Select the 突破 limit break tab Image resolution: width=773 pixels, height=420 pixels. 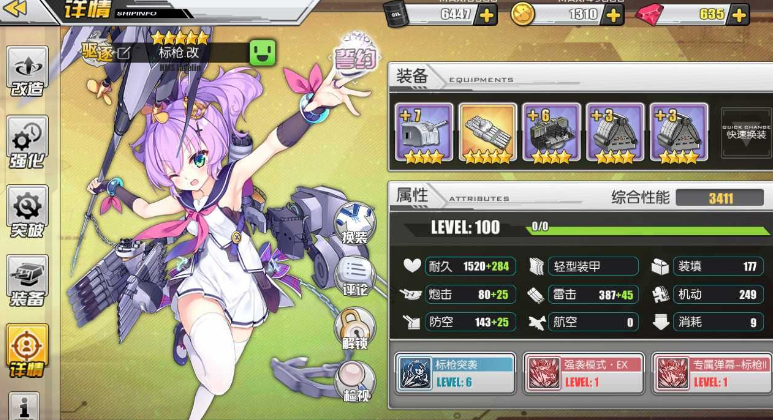coord(27,211)
